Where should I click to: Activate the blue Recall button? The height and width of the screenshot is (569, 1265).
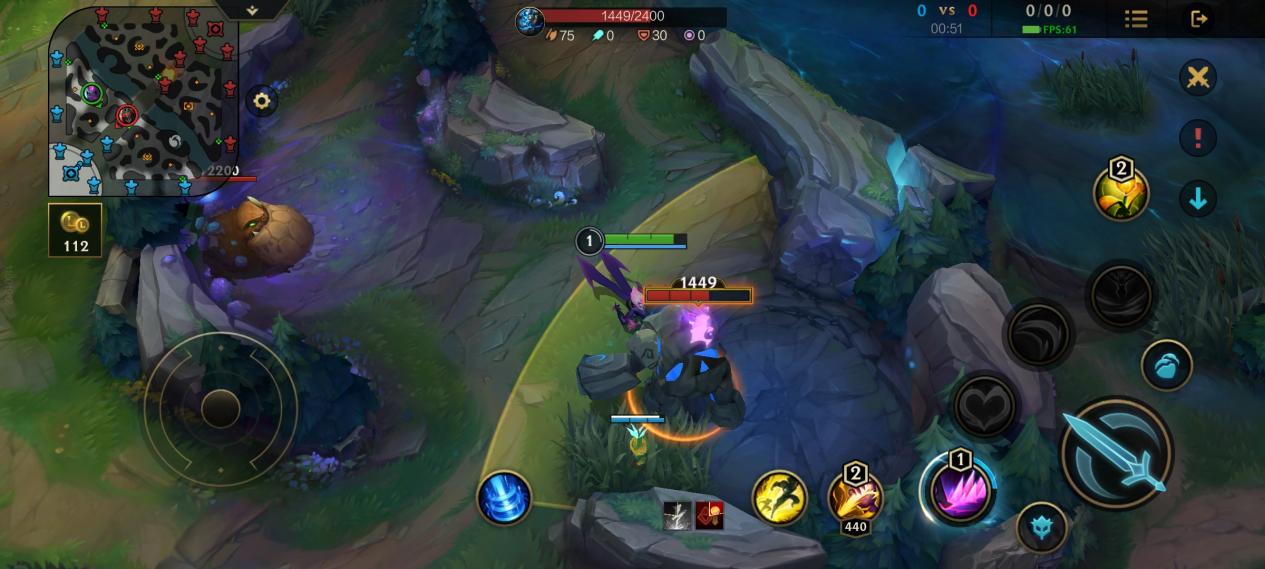(x=504, y=497)
